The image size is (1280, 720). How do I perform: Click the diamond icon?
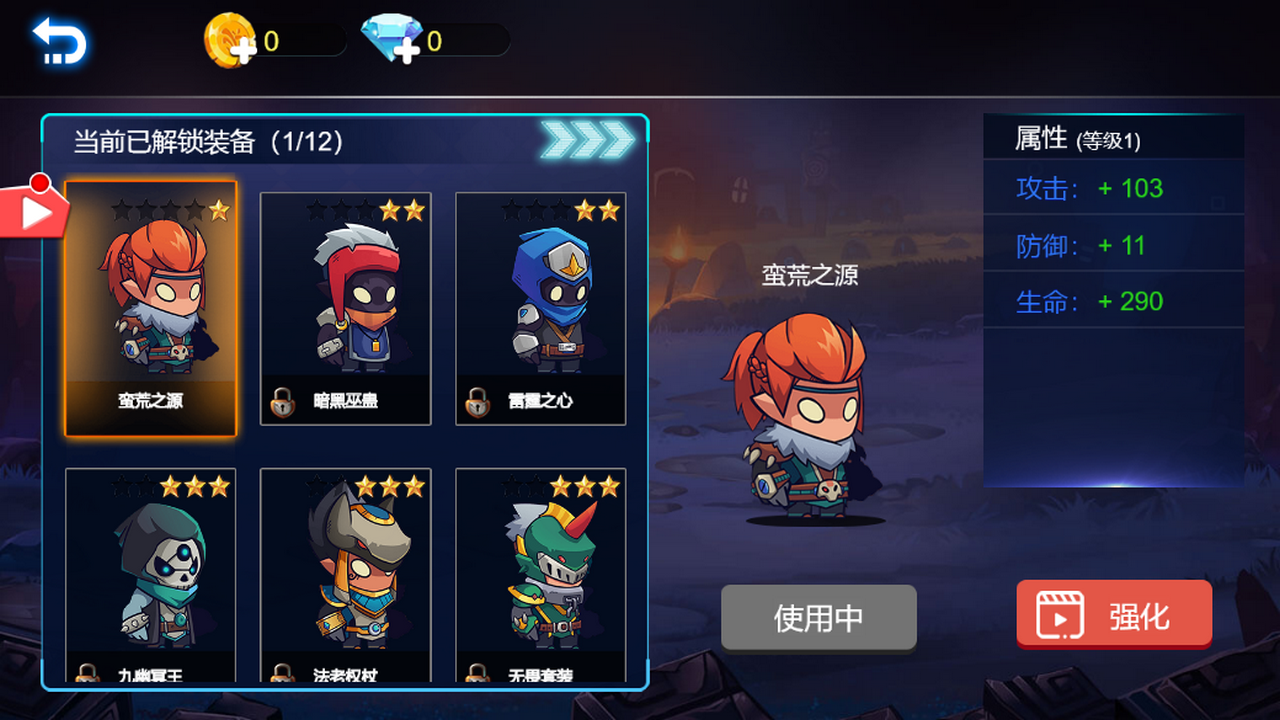pos(390,38)
